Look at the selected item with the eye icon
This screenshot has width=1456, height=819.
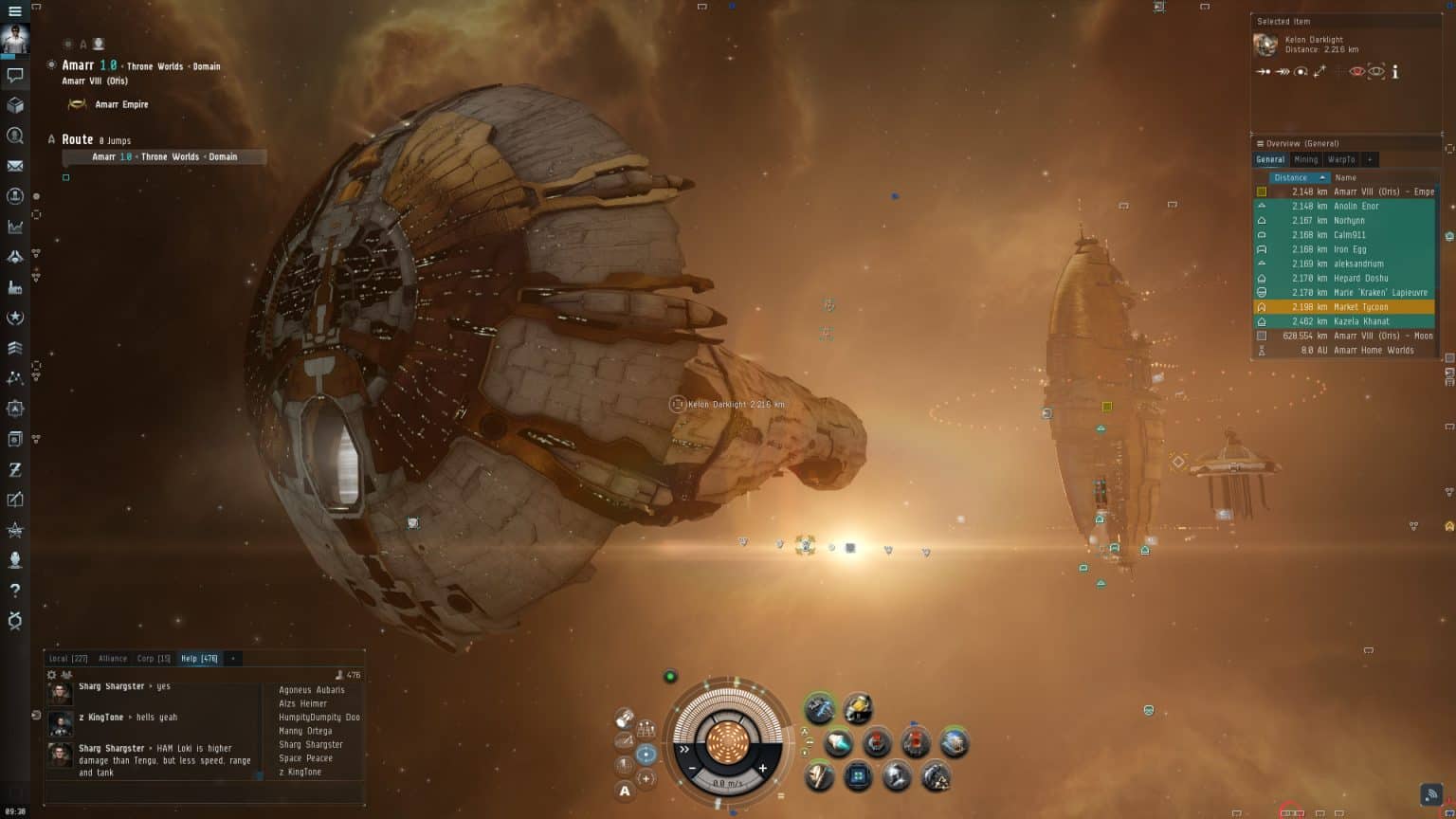1356,71
